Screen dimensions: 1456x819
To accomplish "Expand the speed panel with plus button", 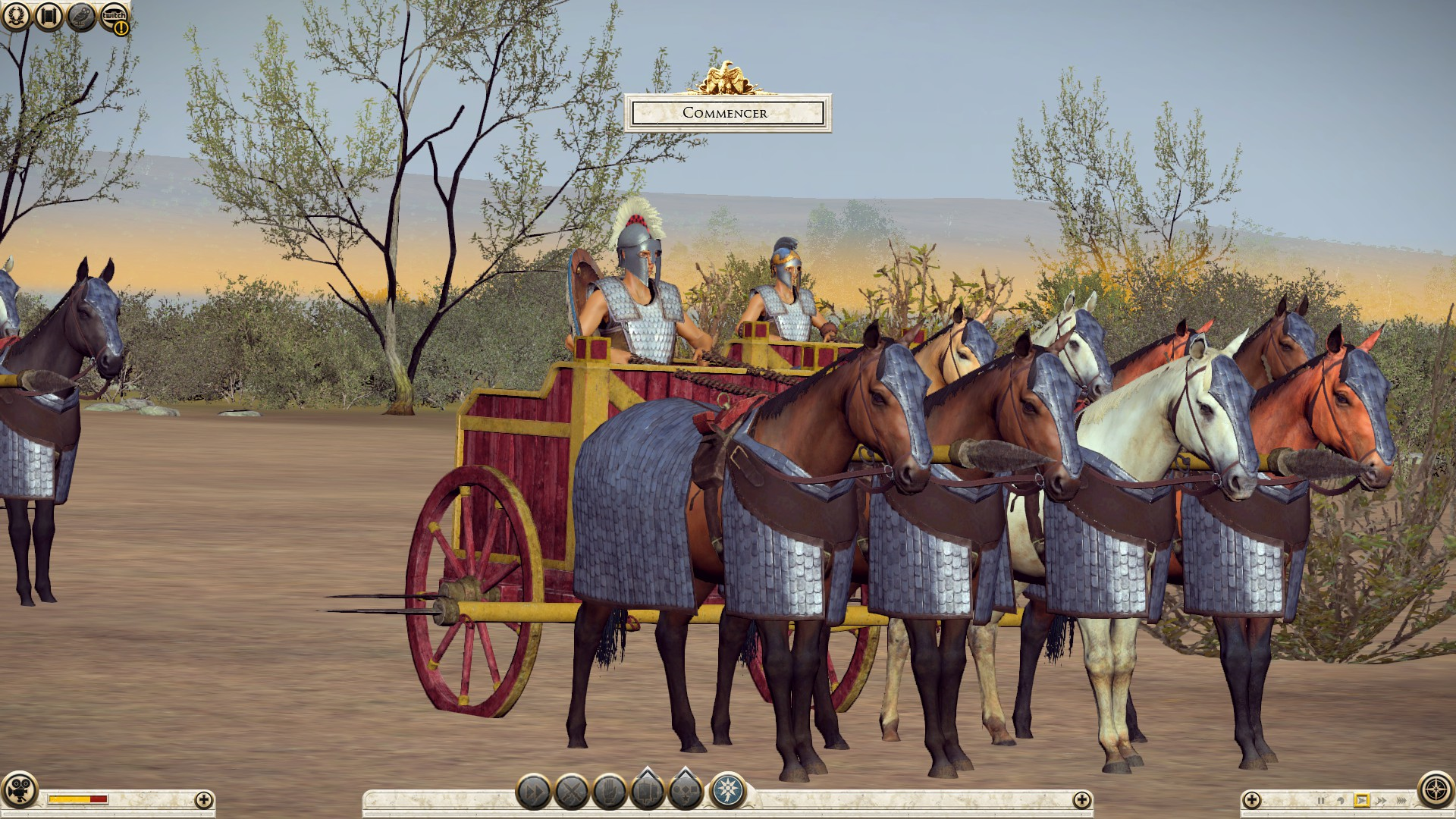I will point(1252,799).
